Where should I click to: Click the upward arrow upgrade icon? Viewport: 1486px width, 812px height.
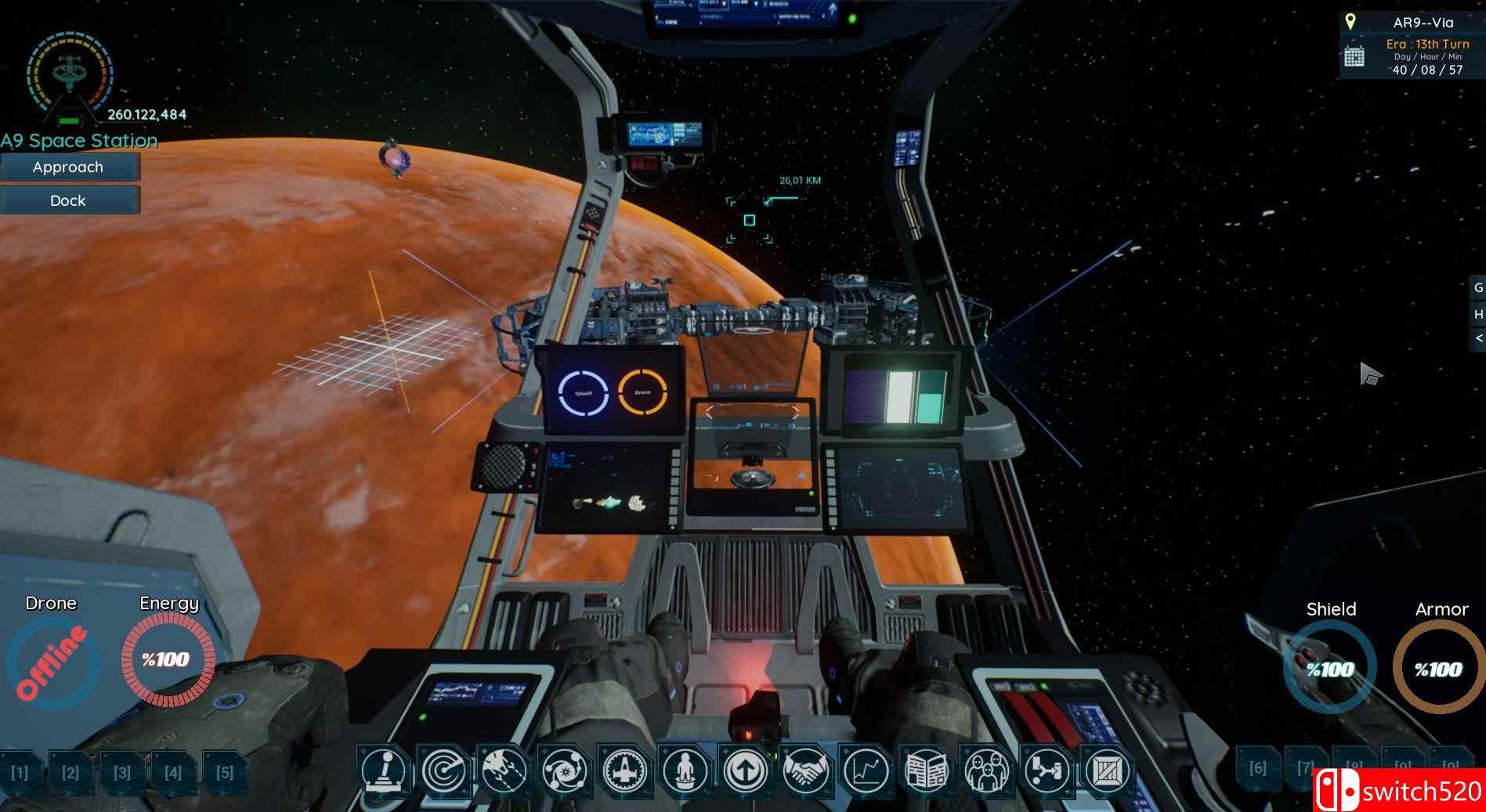click(x=744, y=770)
